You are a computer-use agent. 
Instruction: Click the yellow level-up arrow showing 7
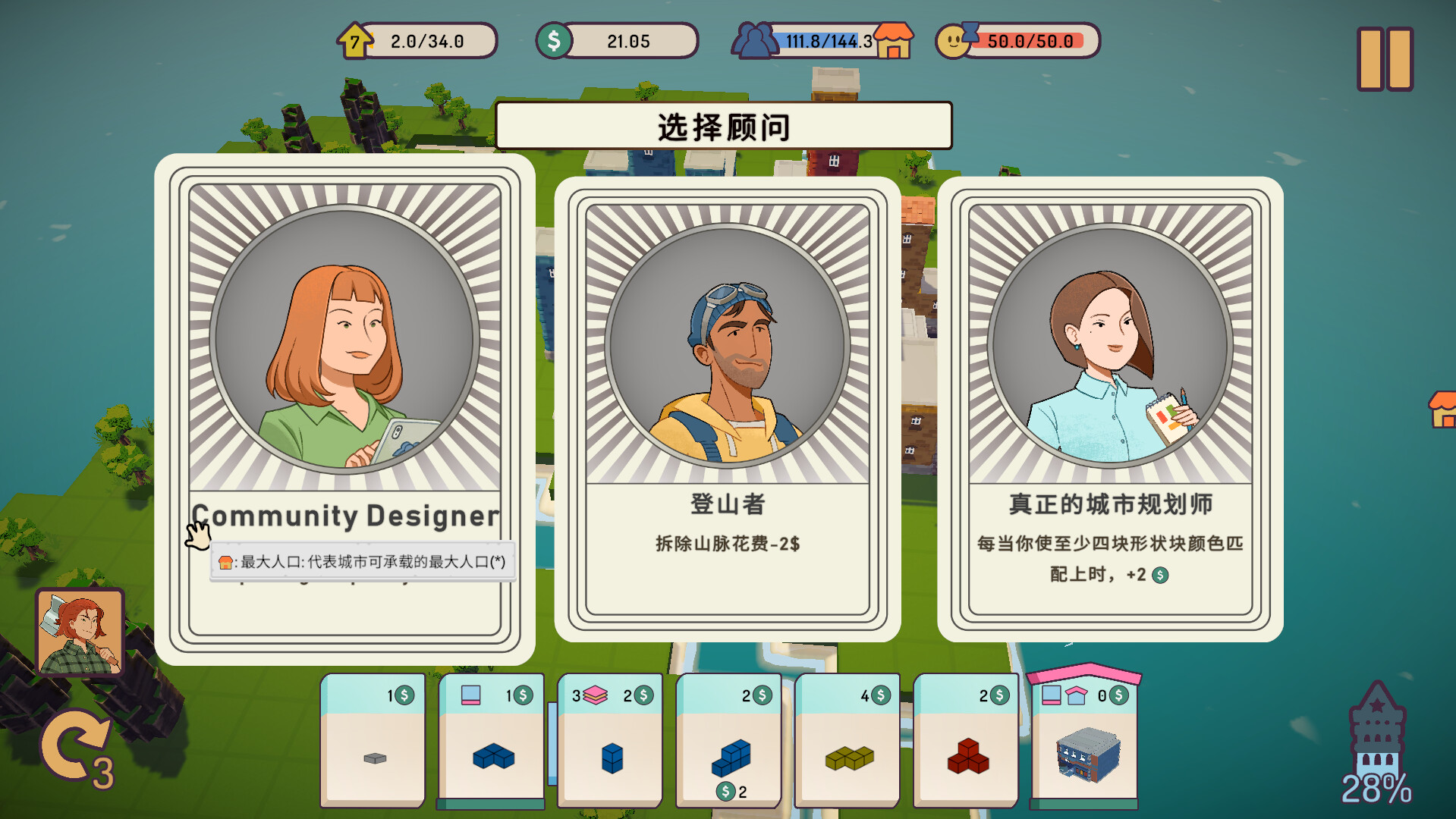point(355,41)
